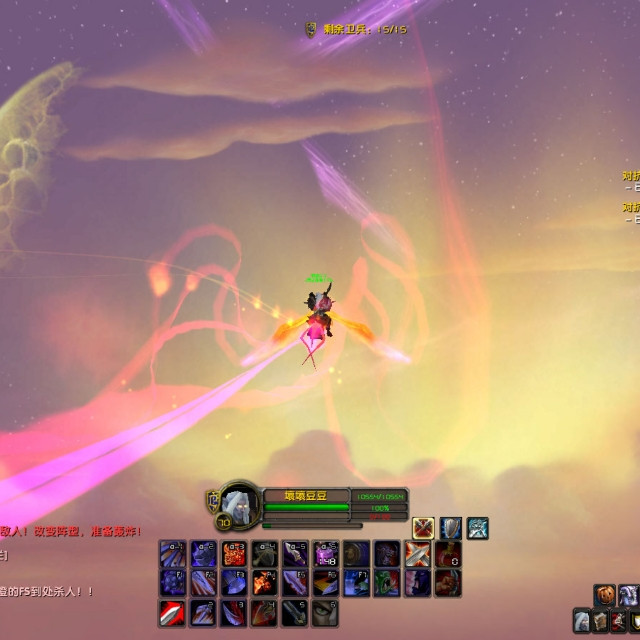Activate the crossed-swords battle stance icon
The height and width of the screenshot is (640, 640).
pos(424,528)
